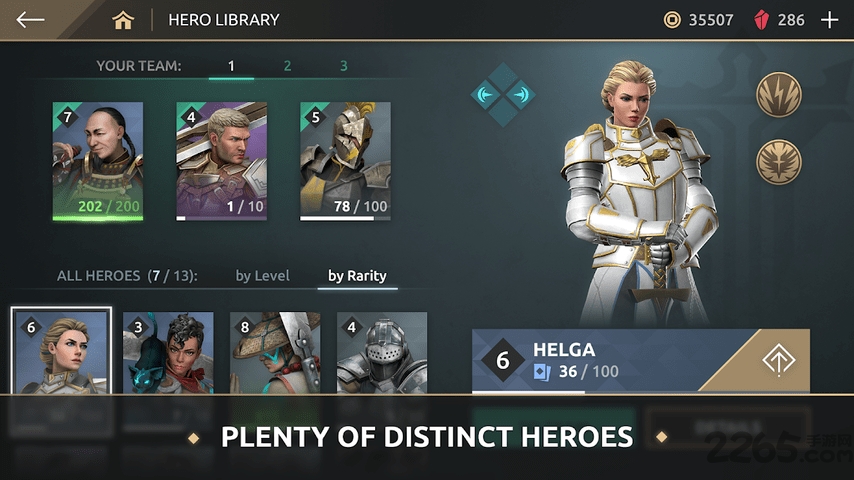The height and width of the screenshot is (480, 854).
Task: Choose the level 8 straw-hat hero
Action: pos(275,352)
